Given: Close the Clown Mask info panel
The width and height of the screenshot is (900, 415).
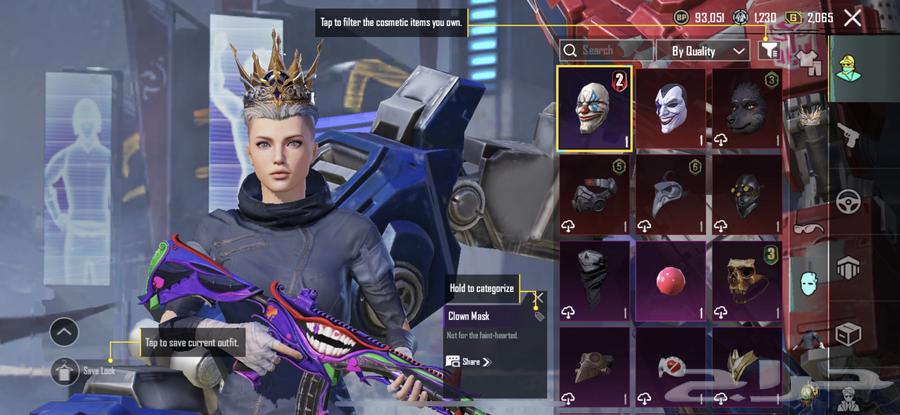Looking at the screenshot, I should click(x=538, y=297).
